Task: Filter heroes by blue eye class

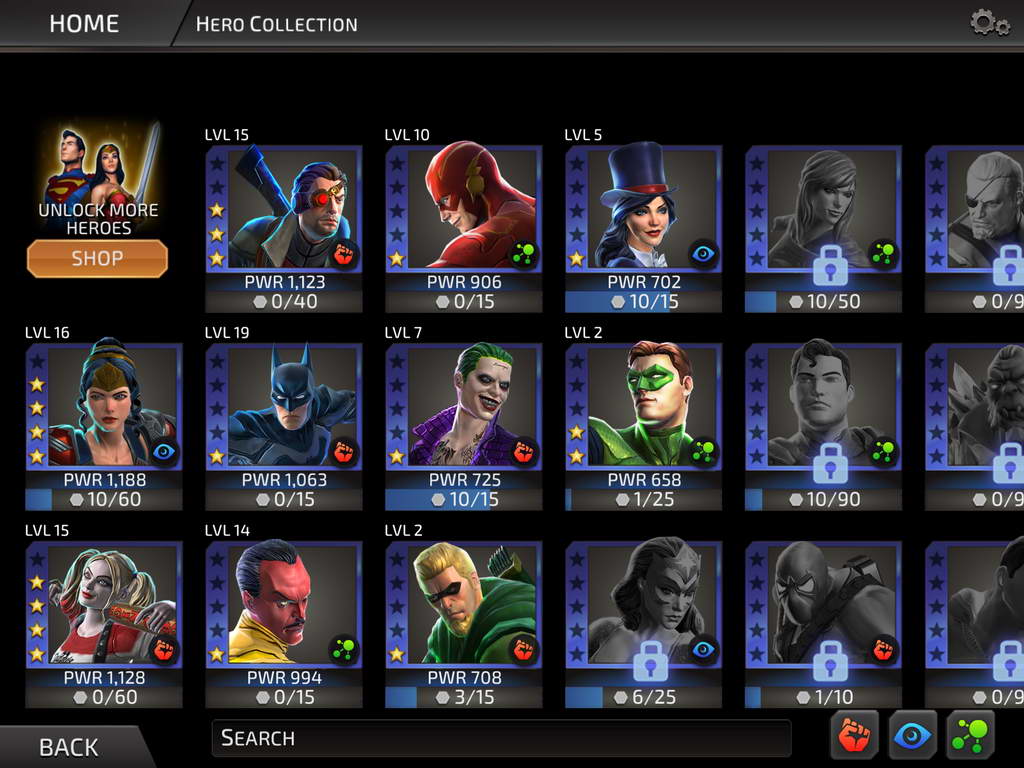Action: pyautogui.click(x=912, y=737)
